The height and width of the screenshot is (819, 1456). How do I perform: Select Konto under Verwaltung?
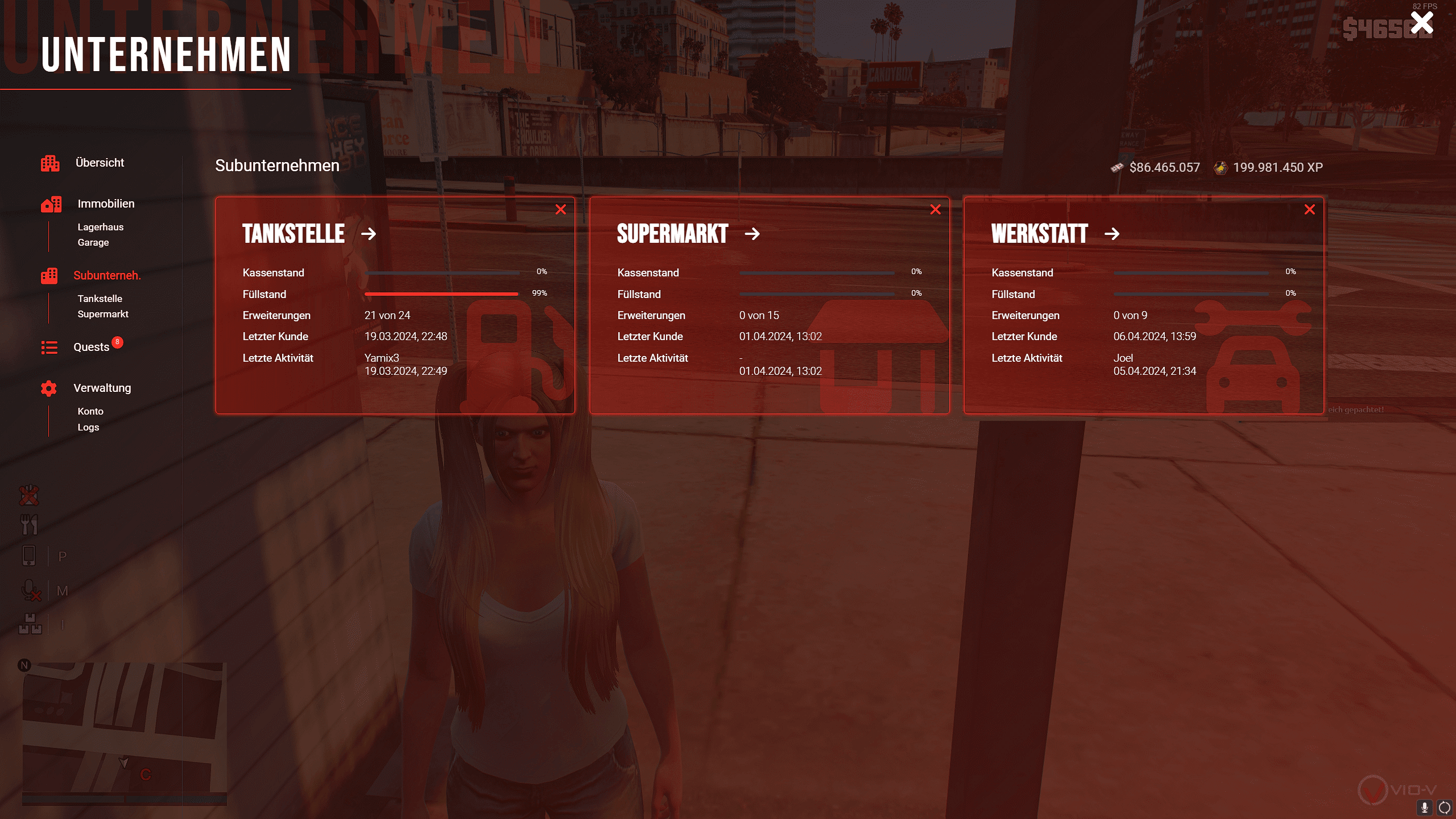pyautogui.click(x=90, y=411)
